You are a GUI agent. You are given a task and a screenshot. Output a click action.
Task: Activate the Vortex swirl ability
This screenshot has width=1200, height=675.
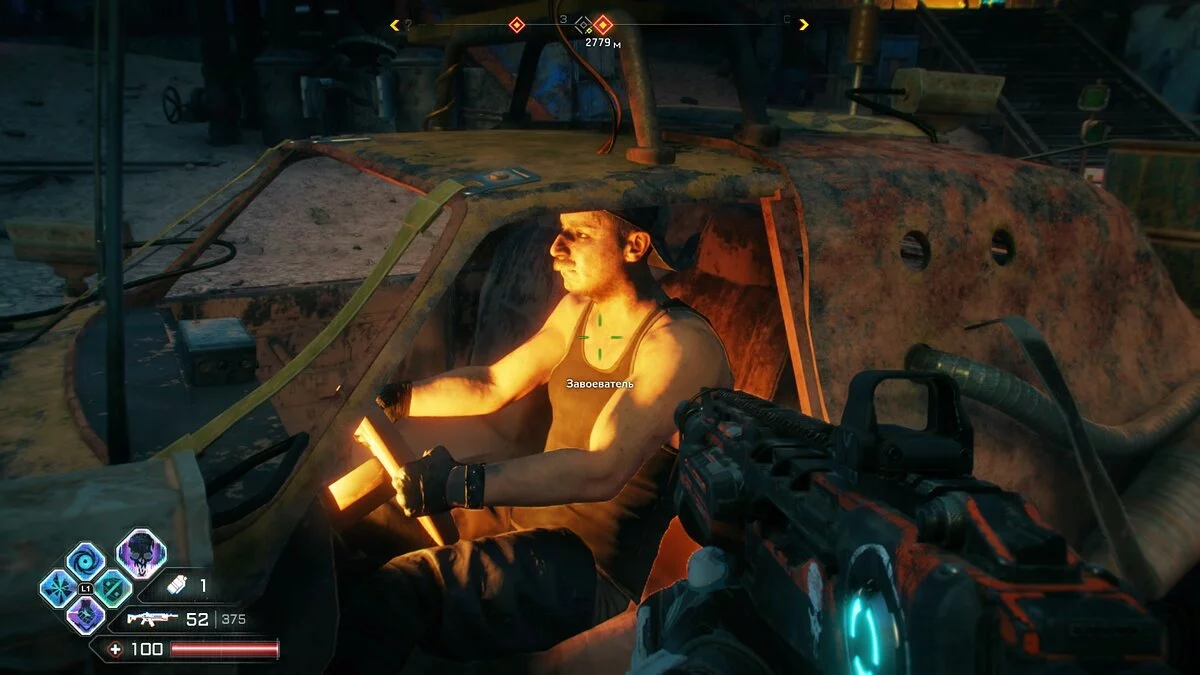84,560
